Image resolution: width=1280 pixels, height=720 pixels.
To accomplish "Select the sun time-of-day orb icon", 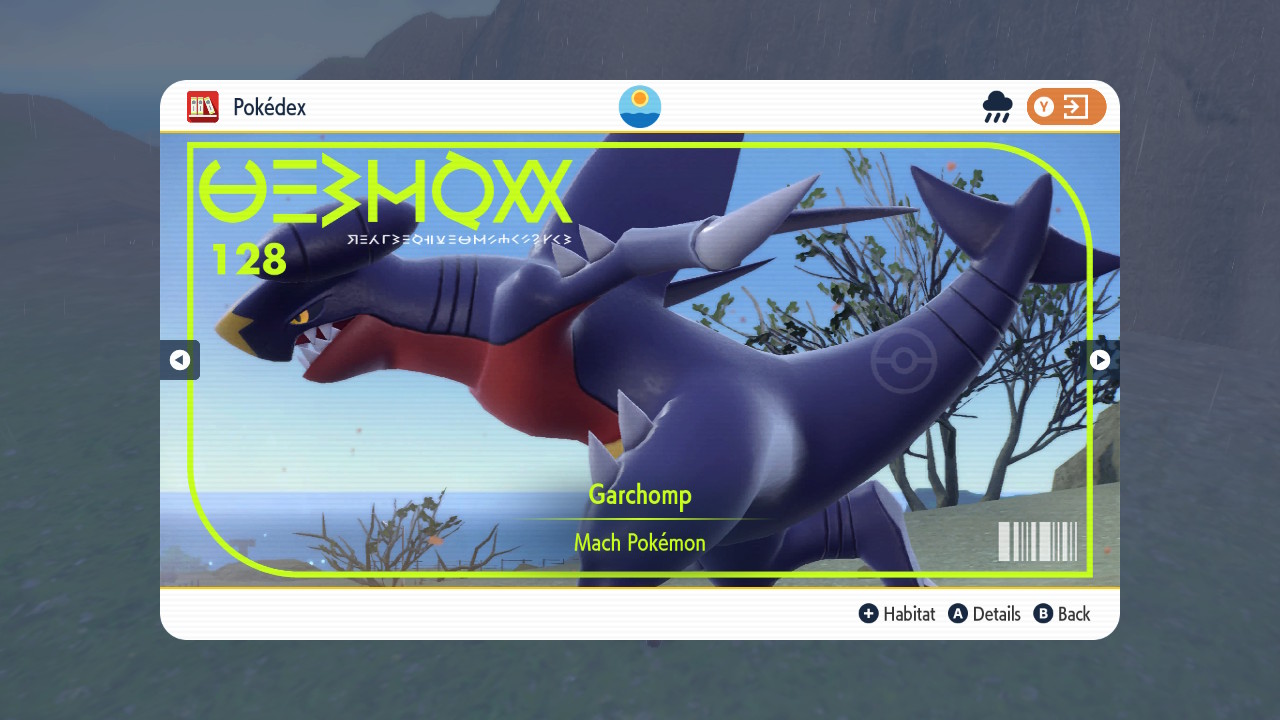I will (x=639, y=107).
